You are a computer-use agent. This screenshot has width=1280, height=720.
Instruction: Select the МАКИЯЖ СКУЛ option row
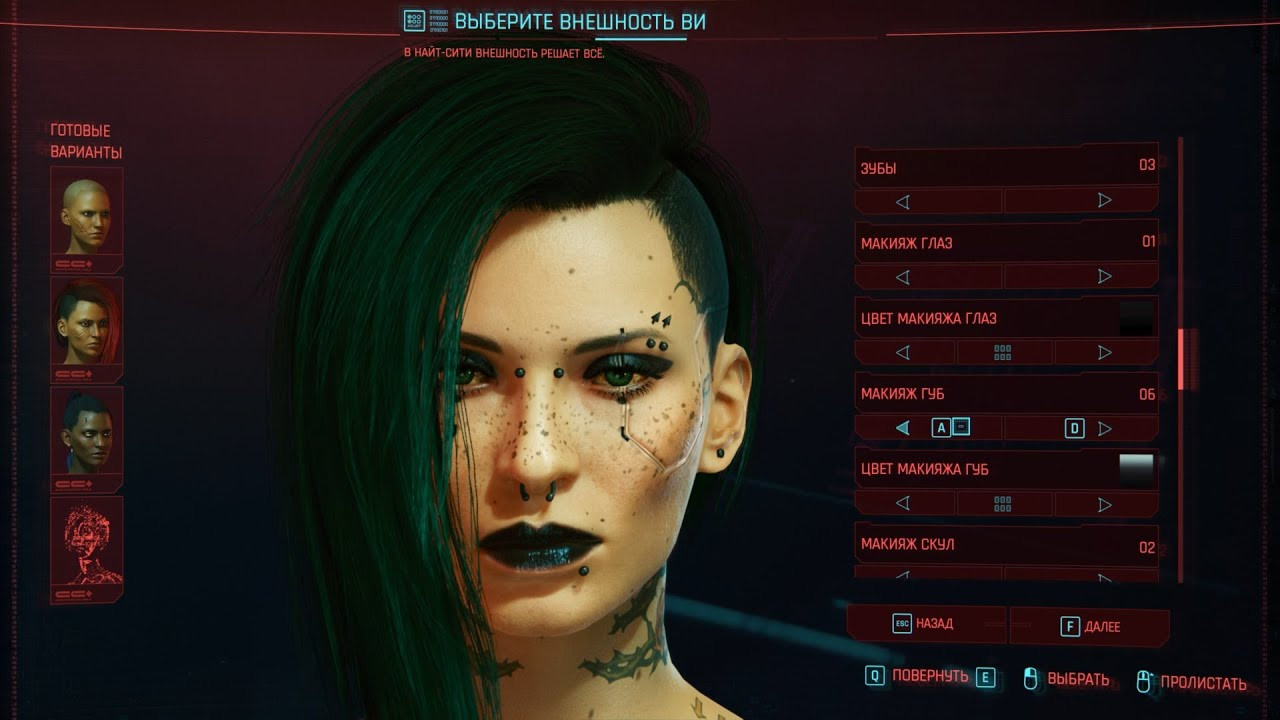(1006, 545)
